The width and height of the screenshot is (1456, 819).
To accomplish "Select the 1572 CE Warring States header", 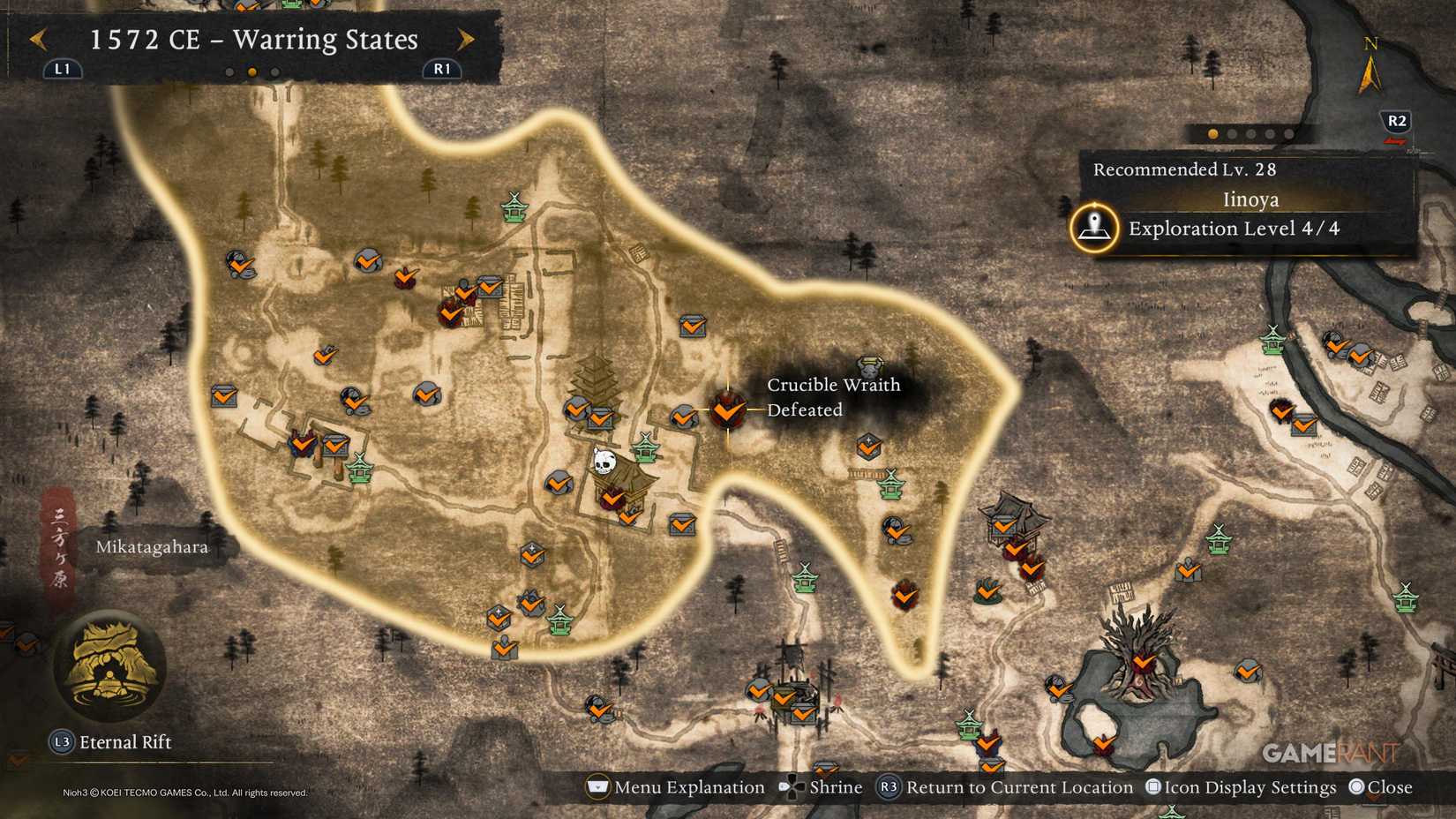I will (254, 40).
